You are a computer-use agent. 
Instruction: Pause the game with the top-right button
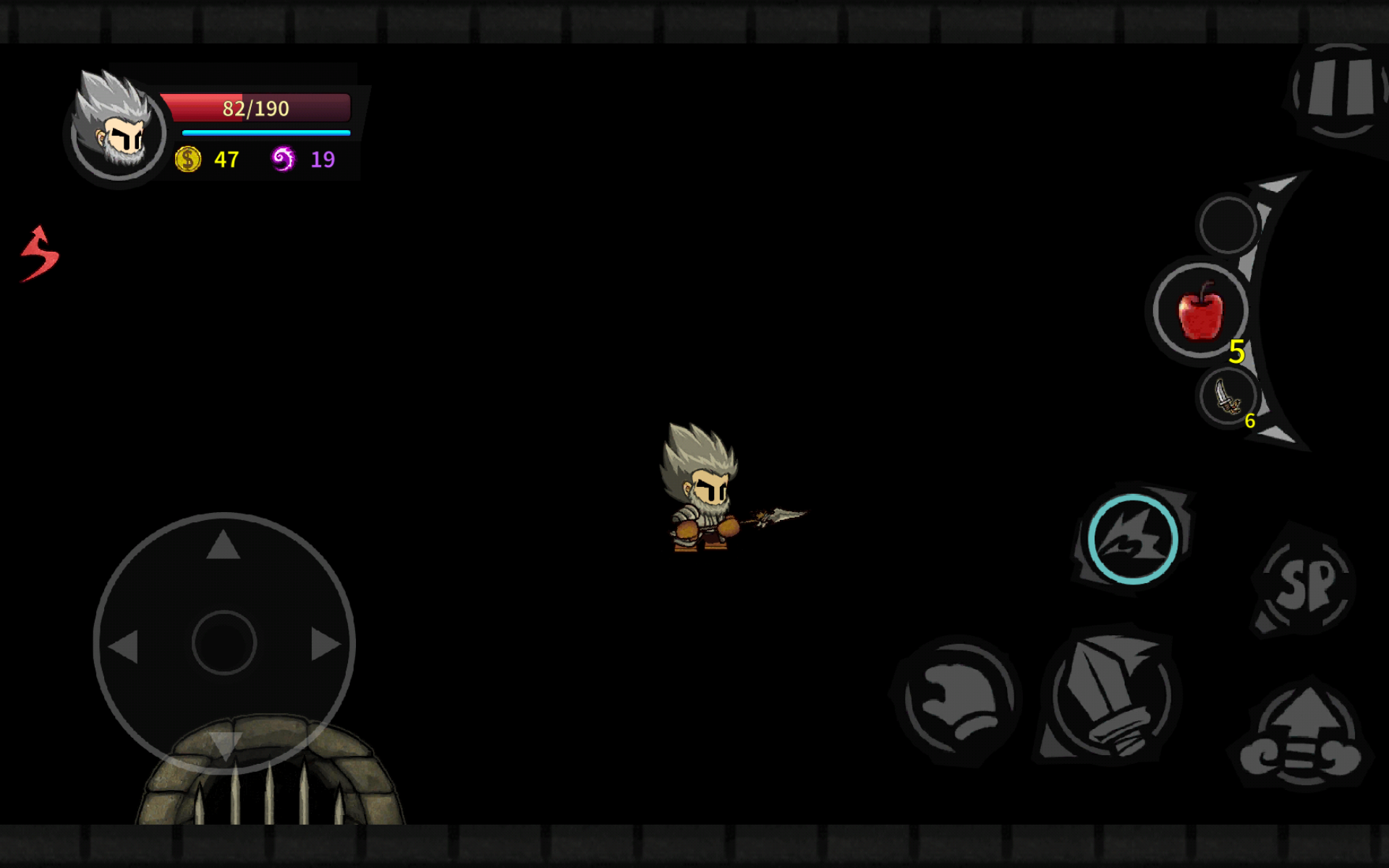click(x=1340, y=92)
